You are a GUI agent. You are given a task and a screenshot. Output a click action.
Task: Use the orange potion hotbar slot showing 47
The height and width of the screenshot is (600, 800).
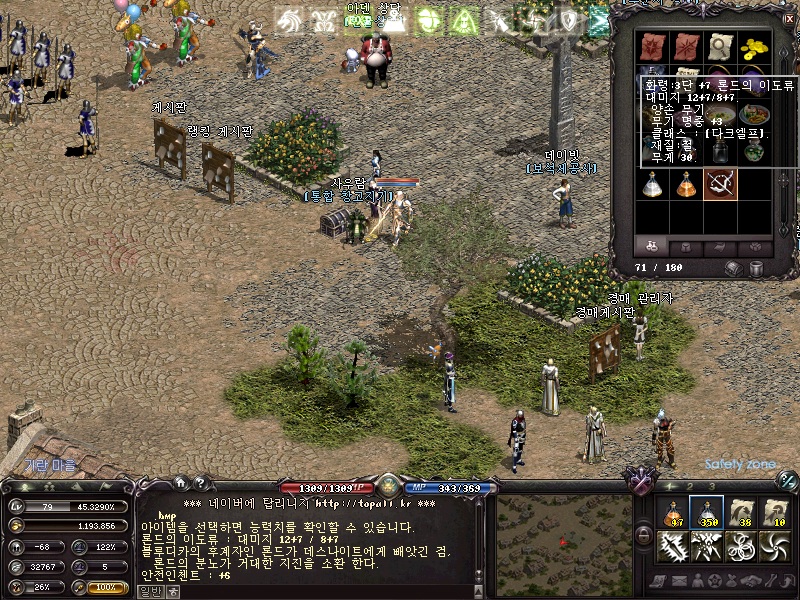point(672,513)
